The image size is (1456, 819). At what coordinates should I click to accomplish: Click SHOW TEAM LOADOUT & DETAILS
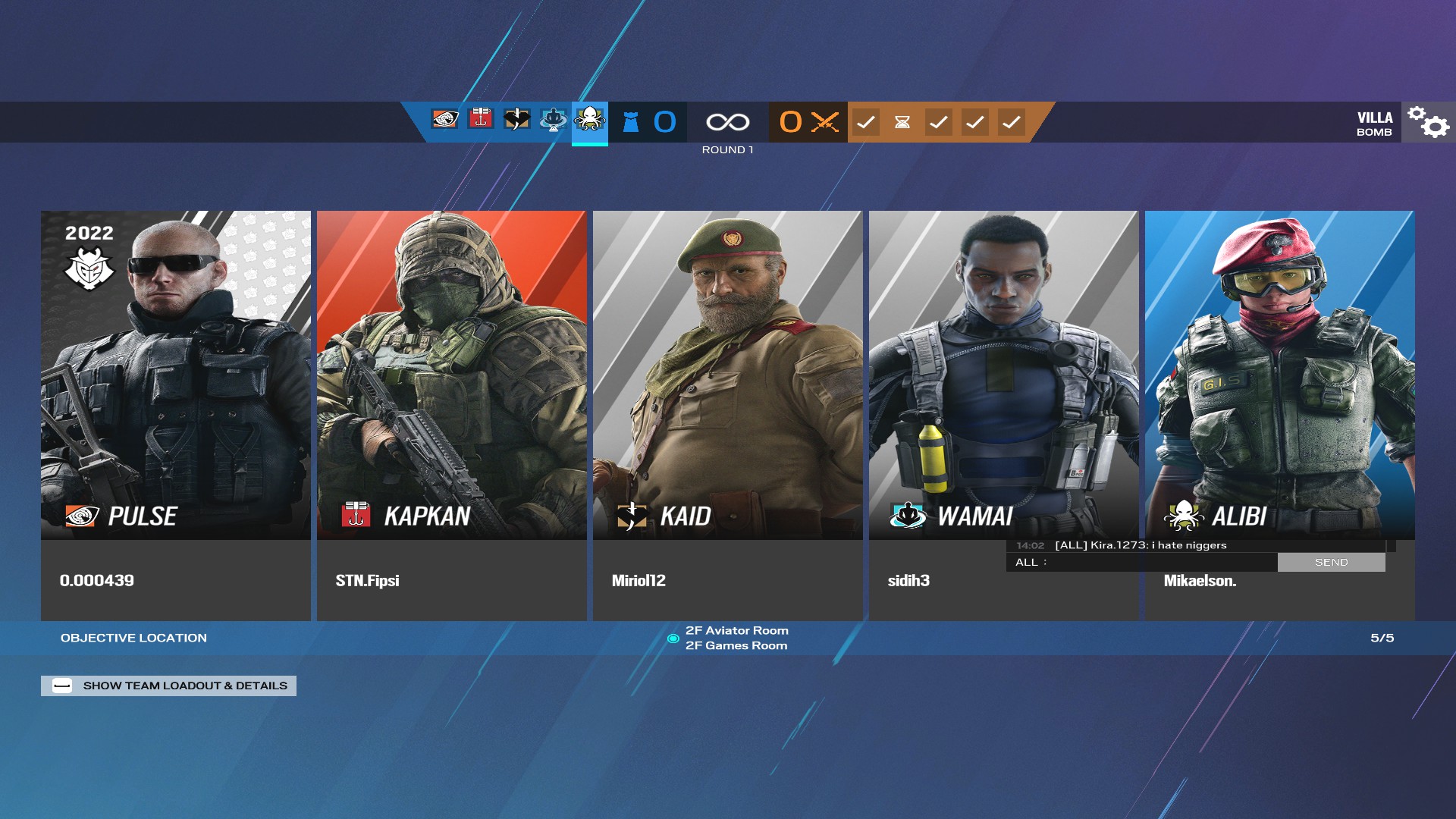(168, 685)
